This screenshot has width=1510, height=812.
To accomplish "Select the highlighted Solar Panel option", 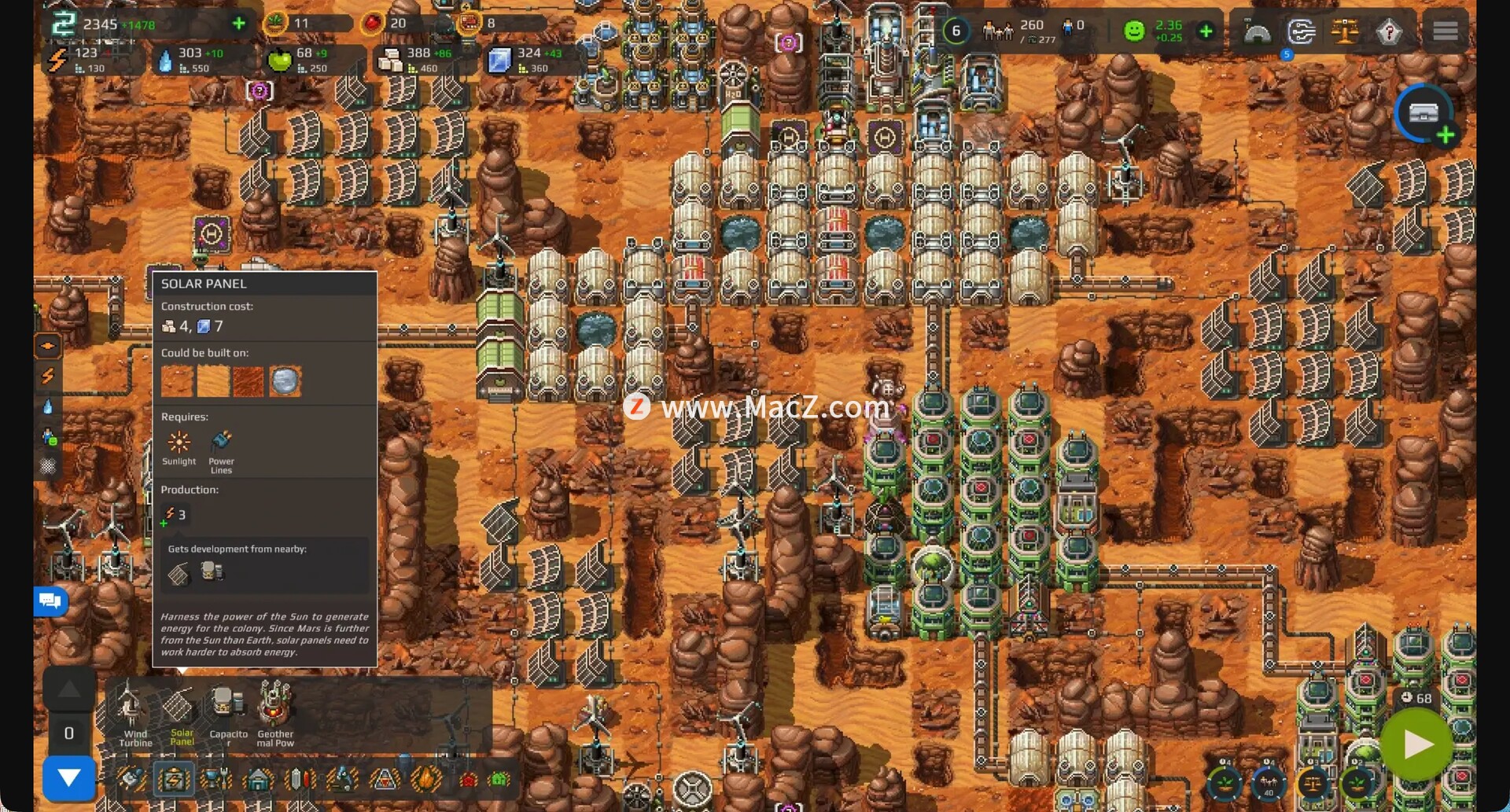I will point(180,712).
